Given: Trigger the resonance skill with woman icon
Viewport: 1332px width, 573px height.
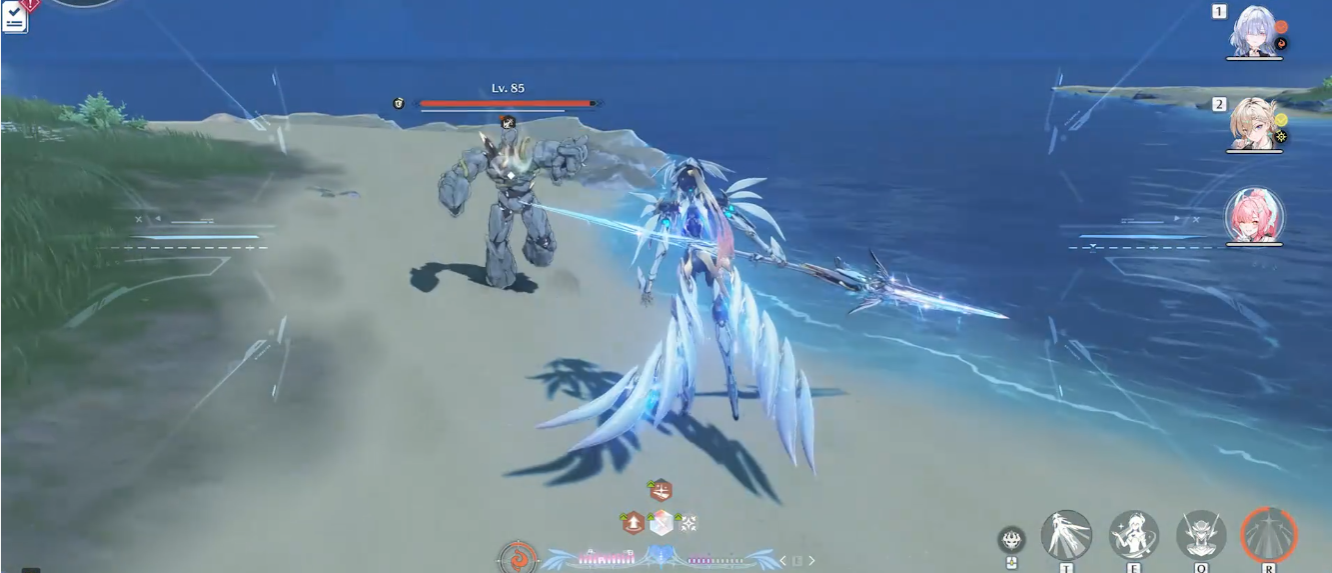Looking at the screenshot, I should point(1134,534).
